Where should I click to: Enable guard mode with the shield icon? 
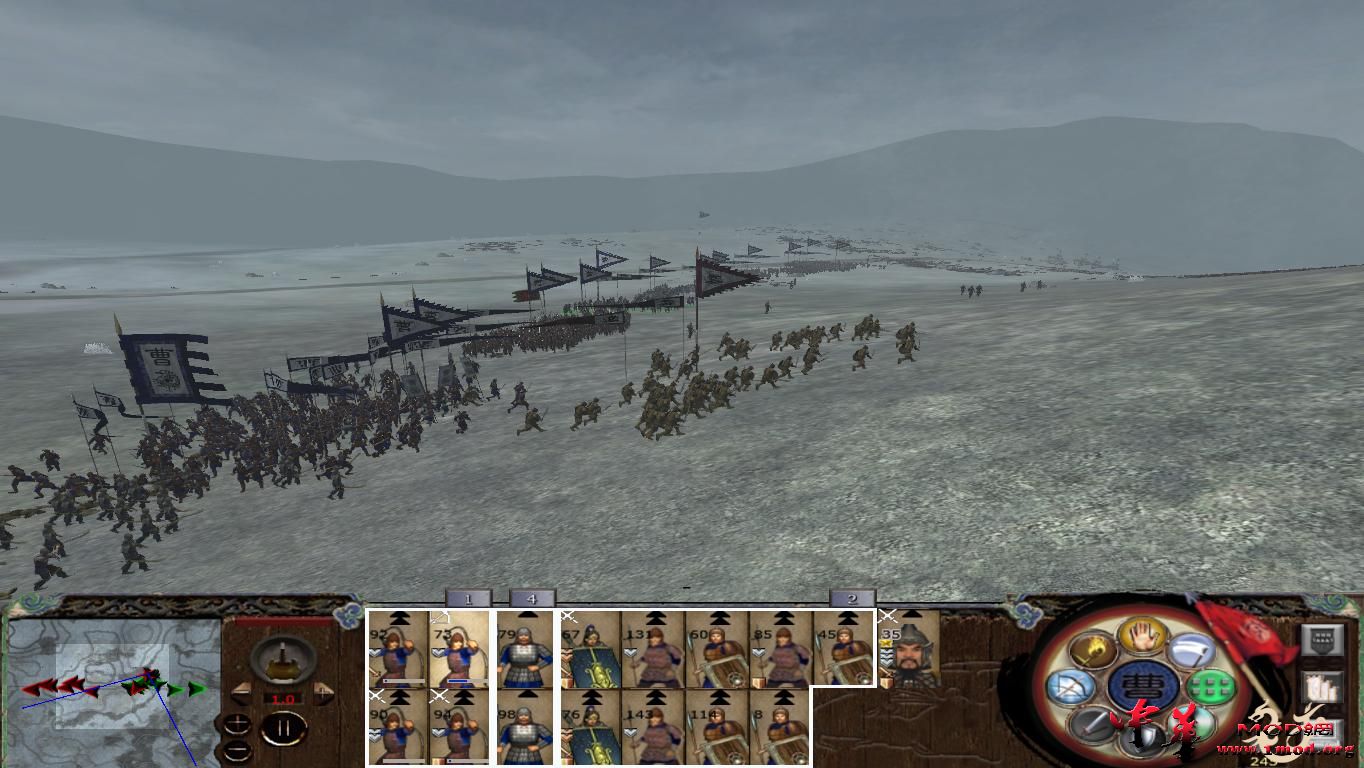click(1143, 738)
